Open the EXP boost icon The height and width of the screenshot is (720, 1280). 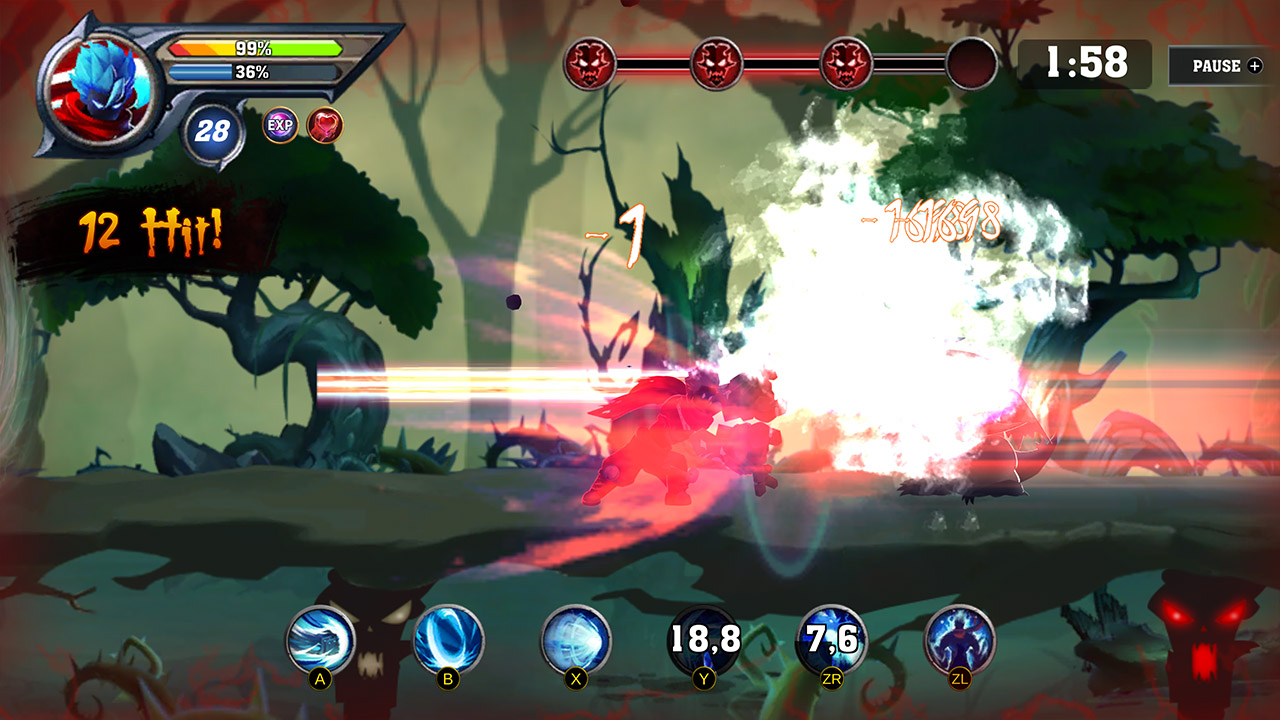click(283, 124)
